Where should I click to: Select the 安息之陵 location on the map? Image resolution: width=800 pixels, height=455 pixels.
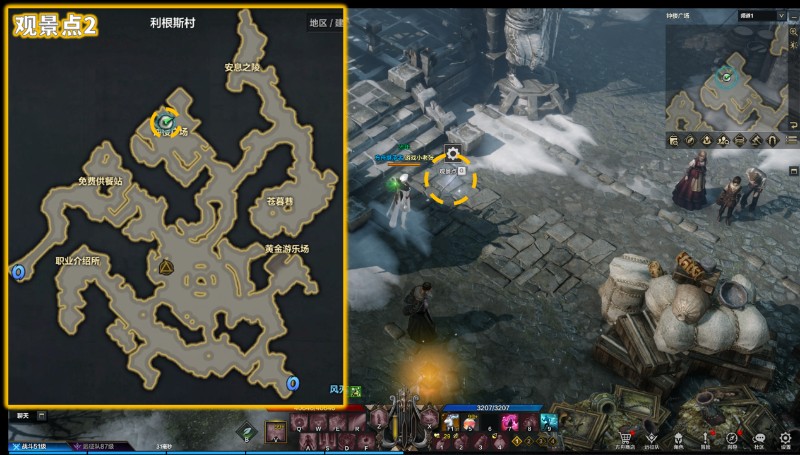[x=243, y=68]
